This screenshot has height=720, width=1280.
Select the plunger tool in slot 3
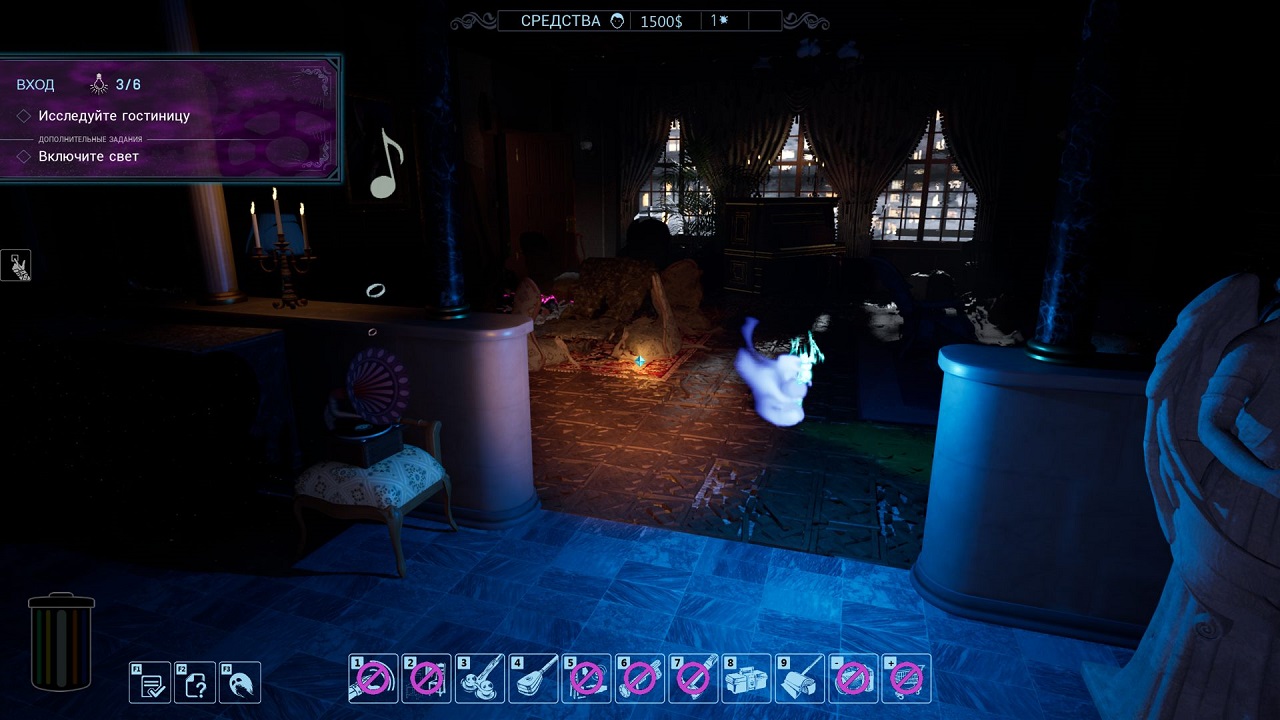click(x=480, y=678)
